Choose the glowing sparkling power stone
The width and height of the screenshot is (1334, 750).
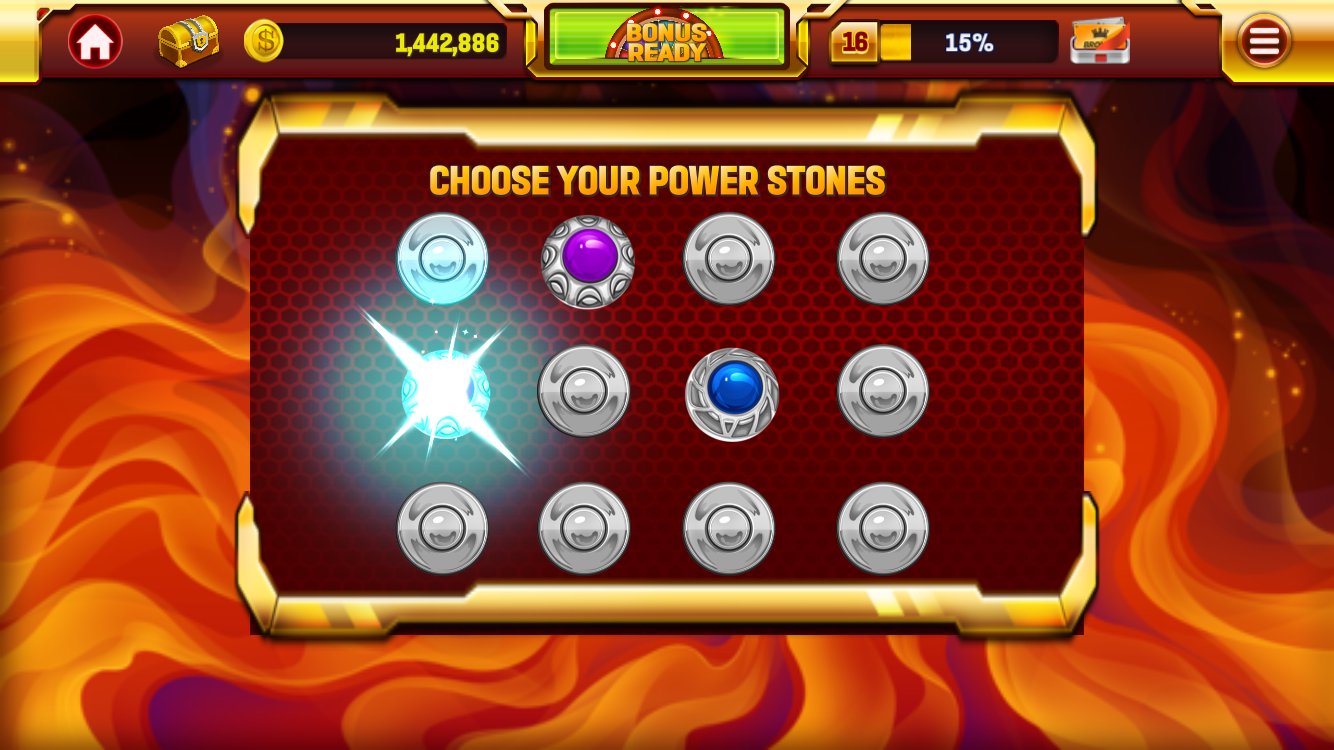[445, 394]
